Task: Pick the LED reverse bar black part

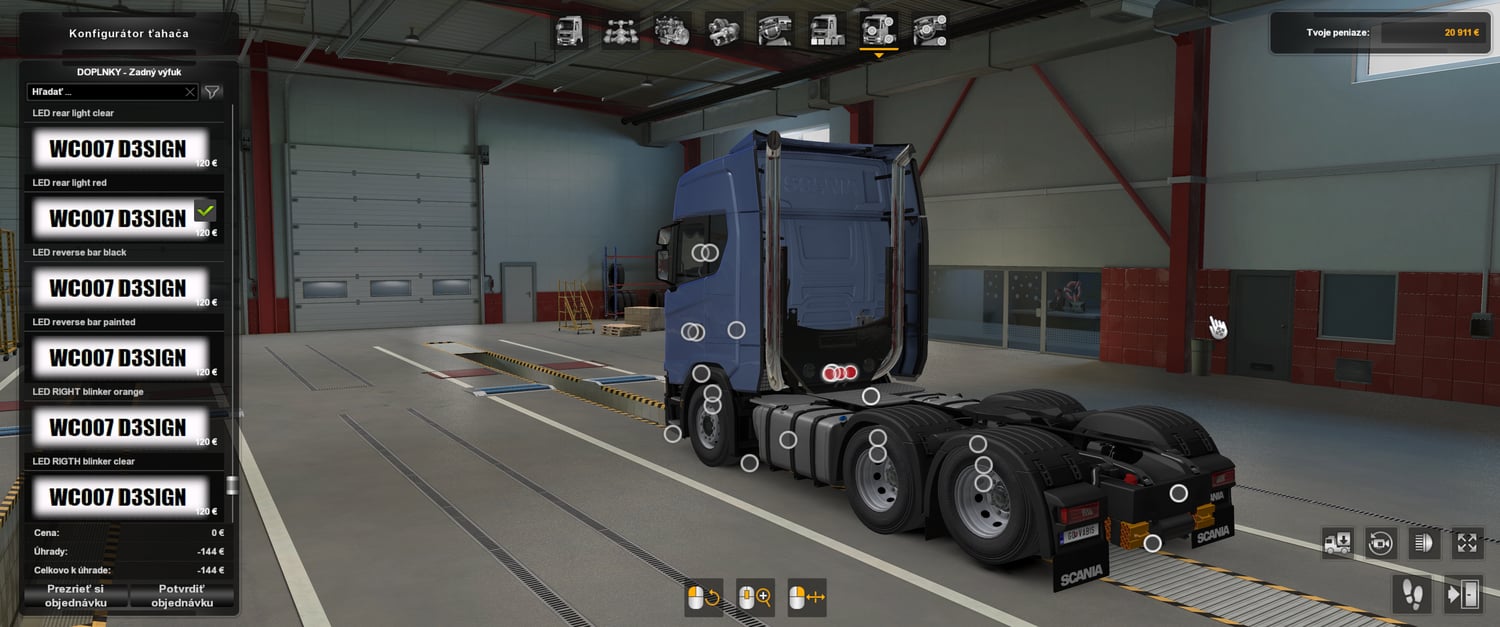Action: [x=119, y=288]
